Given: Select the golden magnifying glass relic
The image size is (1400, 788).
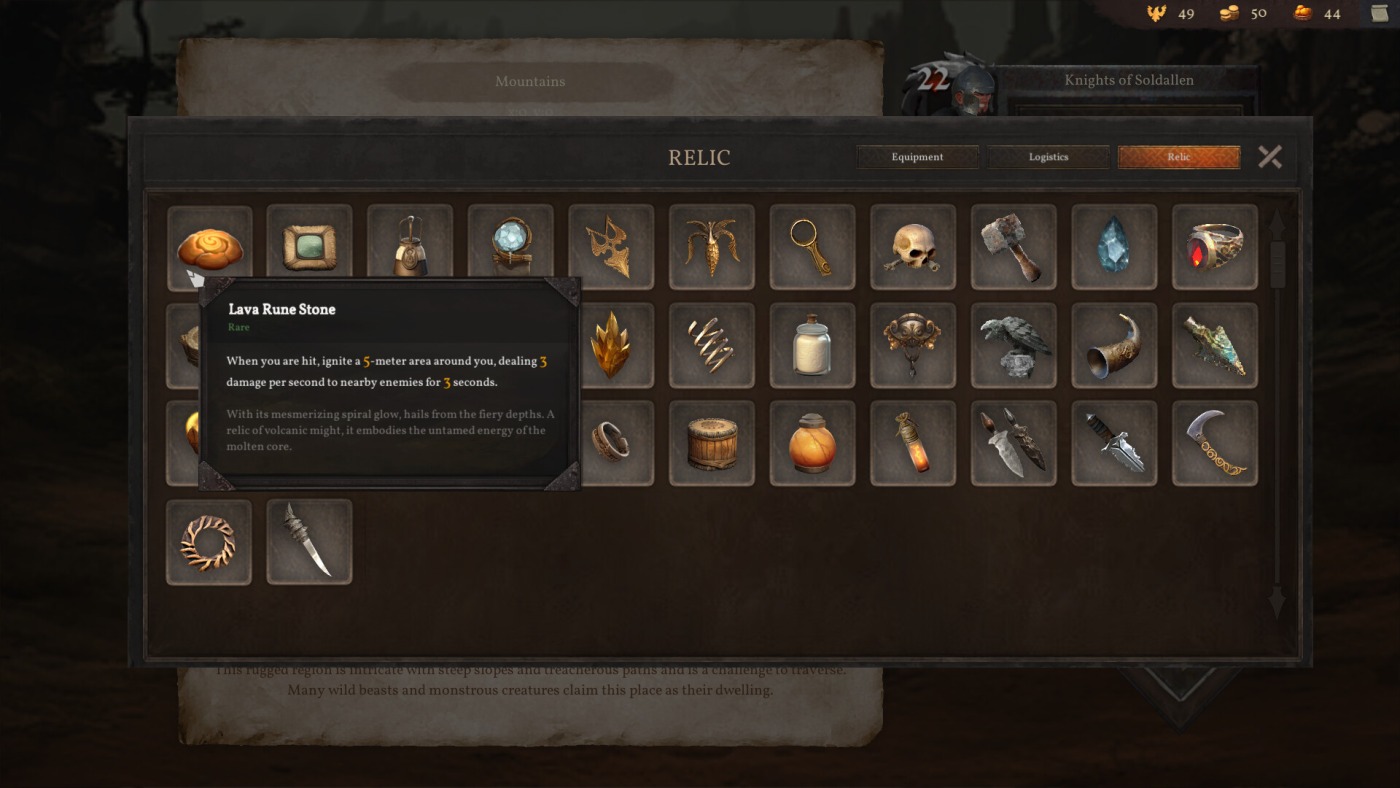Looking at the screenshot, I should click(812, 247).
